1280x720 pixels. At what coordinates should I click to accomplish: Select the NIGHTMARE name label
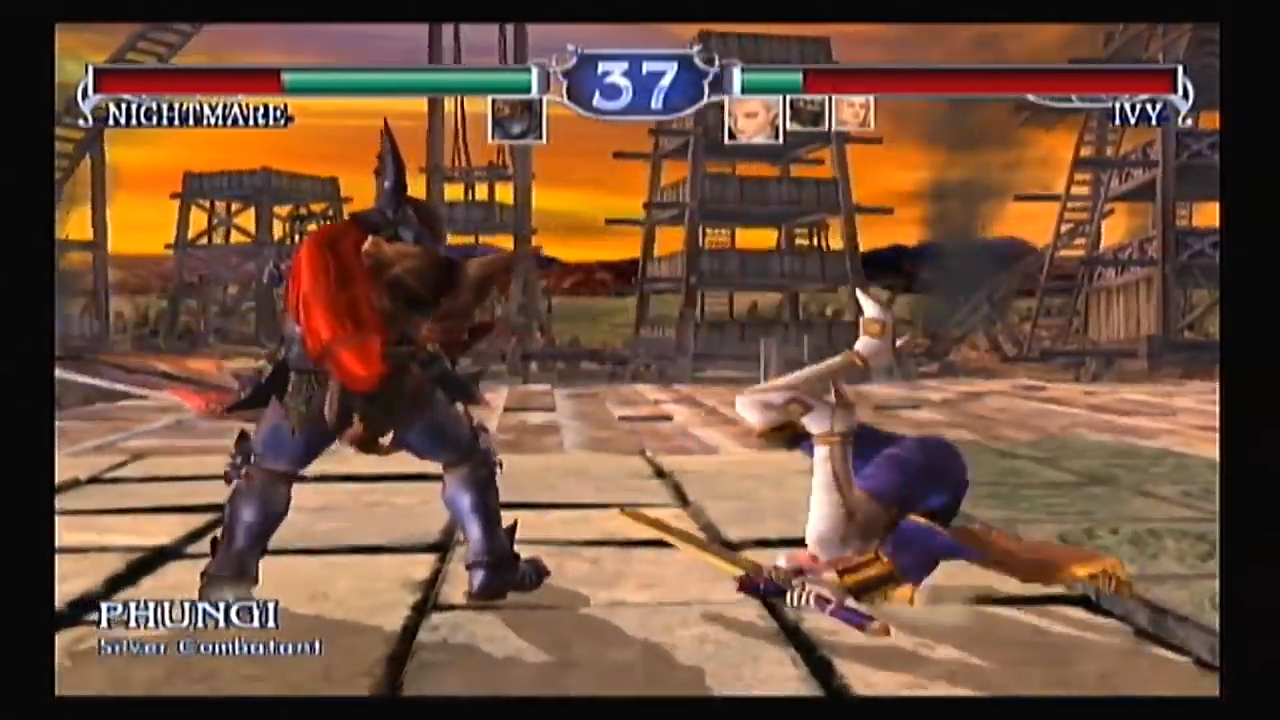tap(196, 113)
